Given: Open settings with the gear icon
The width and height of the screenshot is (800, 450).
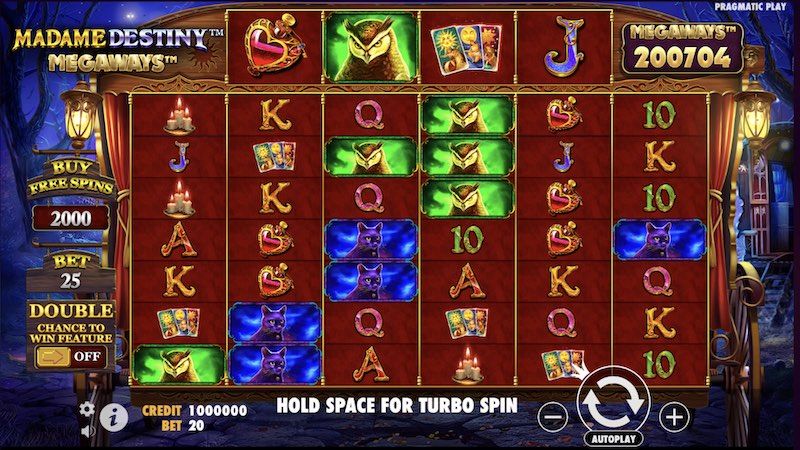Looking at the screenshot, I should pos(87,408).
